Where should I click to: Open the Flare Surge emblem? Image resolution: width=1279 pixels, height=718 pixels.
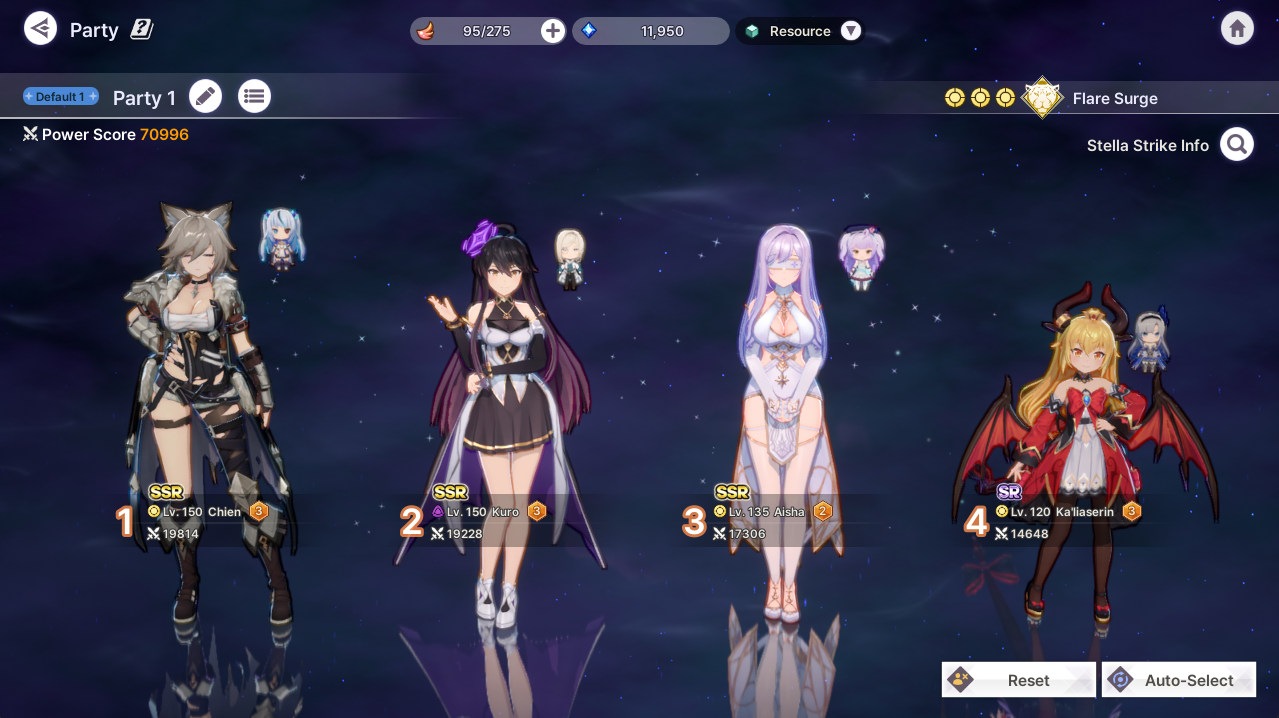coord(1042,98)
